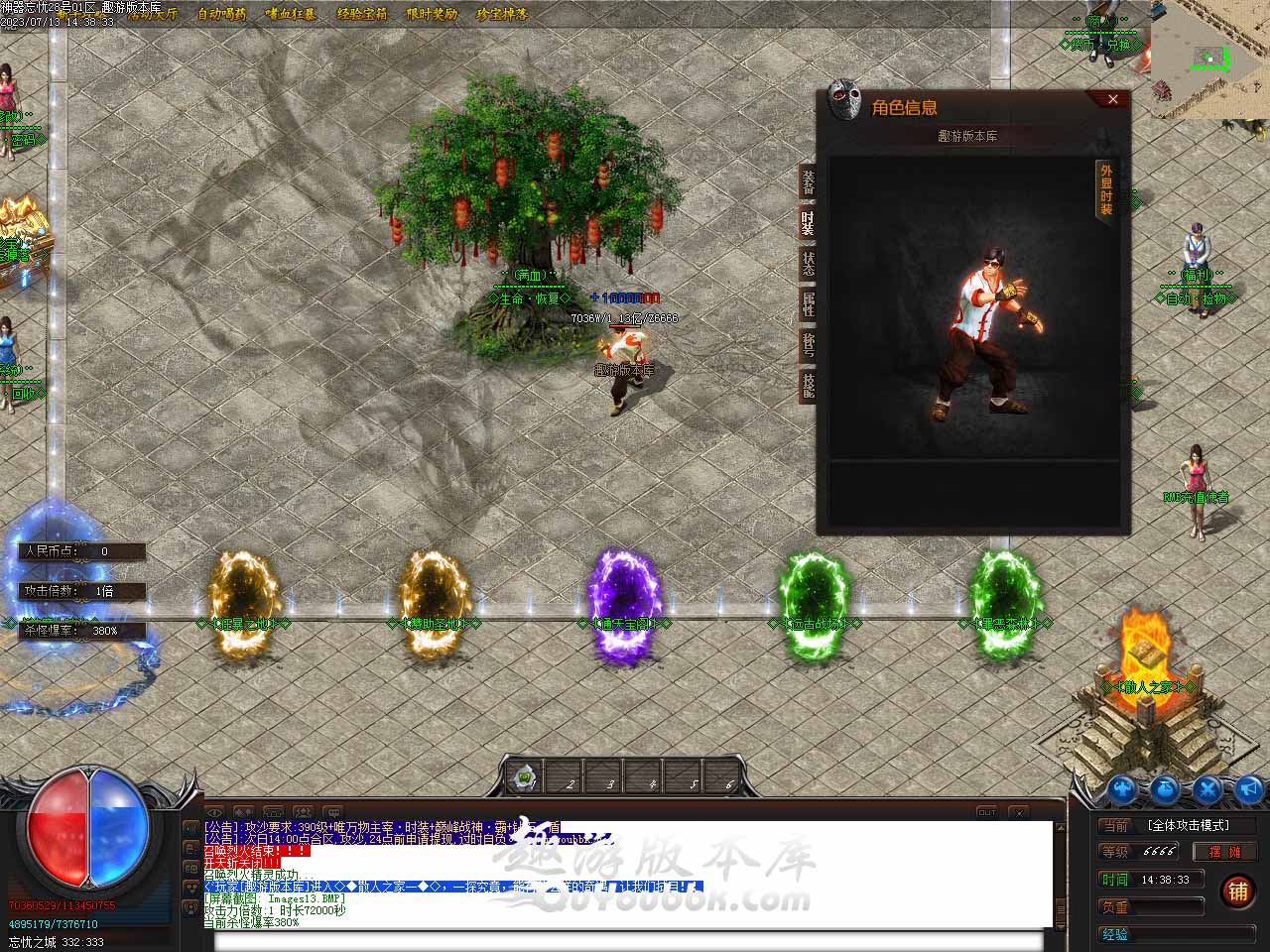Close the 角色信息 character panel
This screenshot has height=952, width=1270.
[x=1112, y=99]
